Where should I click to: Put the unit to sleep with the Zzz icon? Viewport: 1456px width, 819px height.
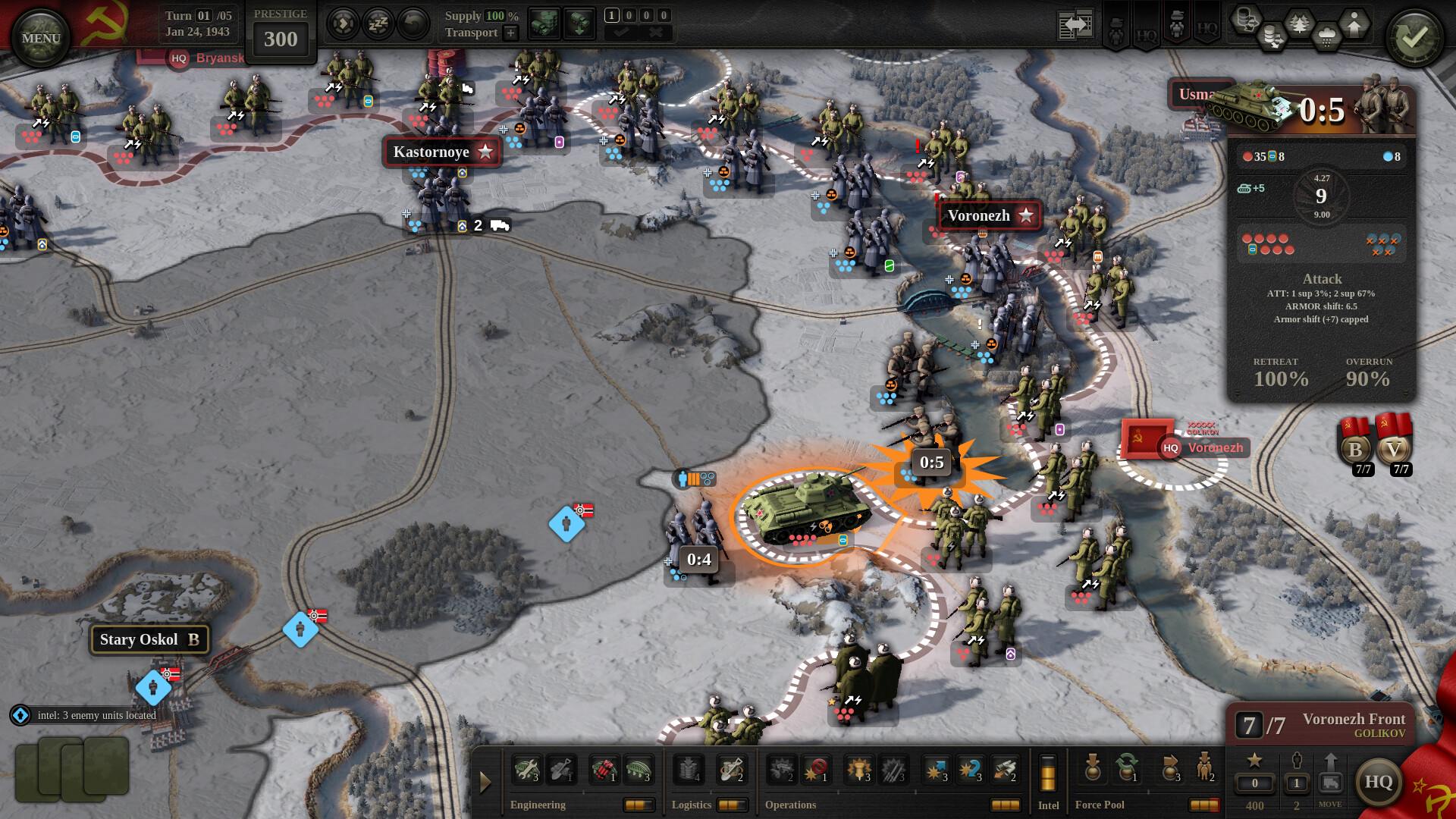[x=377, y=24]
